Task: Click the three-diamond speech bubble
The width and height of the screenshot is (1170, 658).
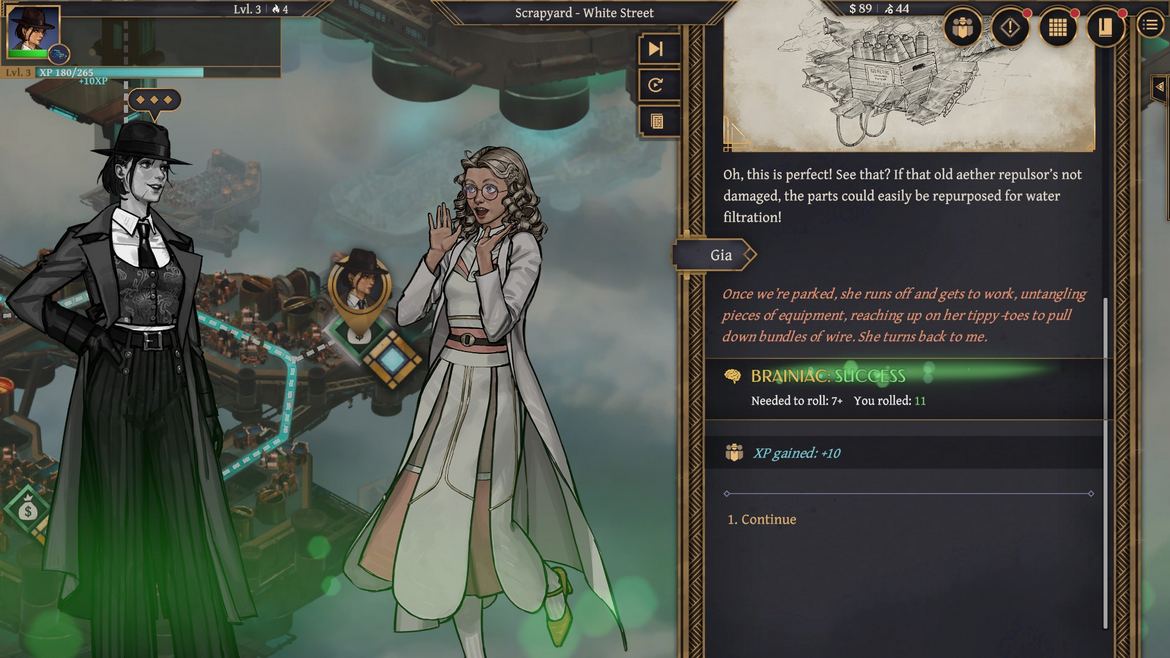Action: 154,100
